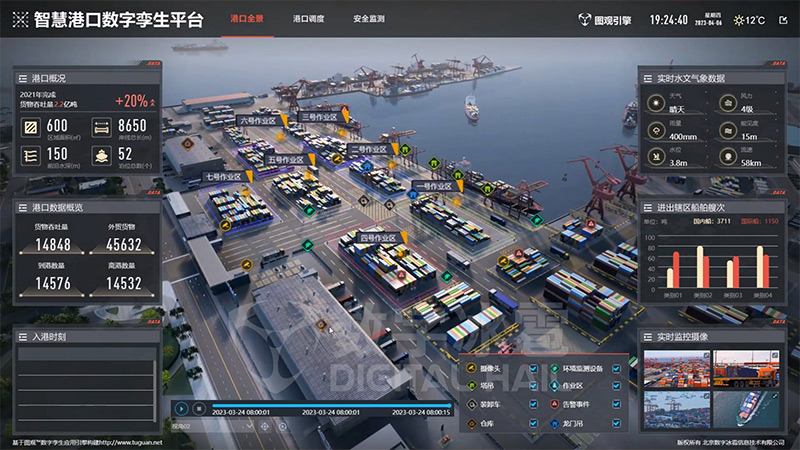Toggle the 塔吊 layer checkbox
The image size is (800, 450).
click(x=533, y=387)
